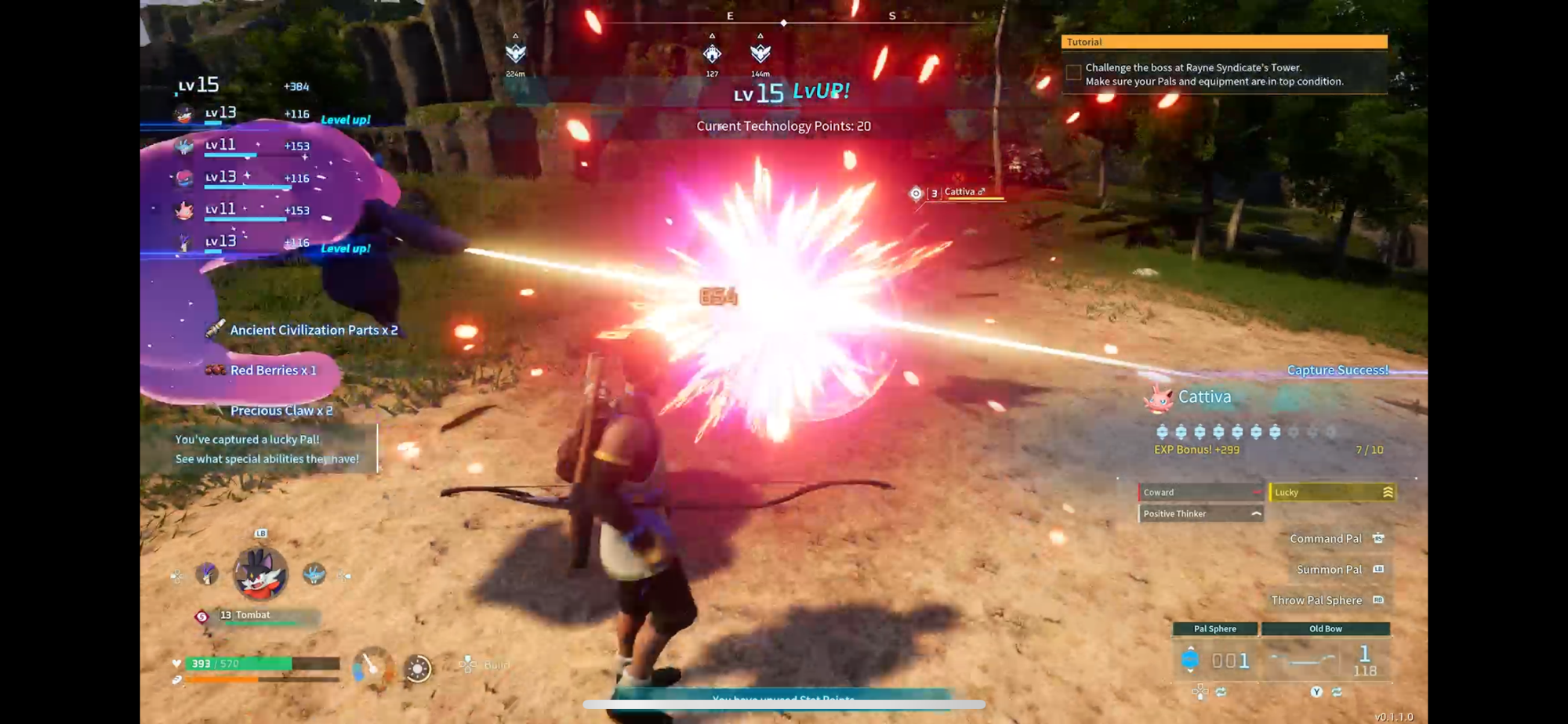The height and width of the screenshot is (724, 1568).
Task: Open the Build option
Action: tap(486, 665)
